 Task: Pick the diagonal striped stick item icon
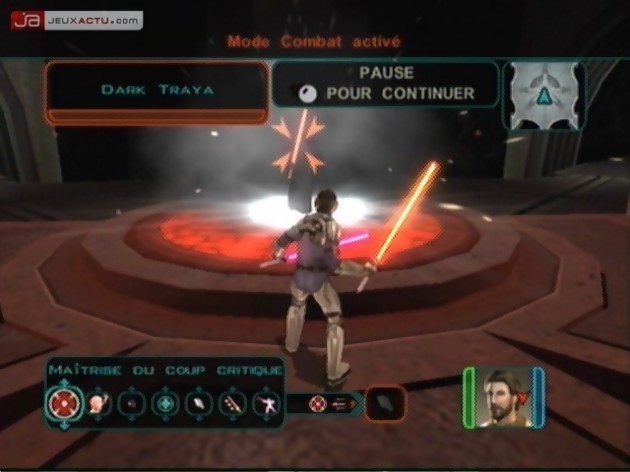pyautogui.click(x=233, y=404)
